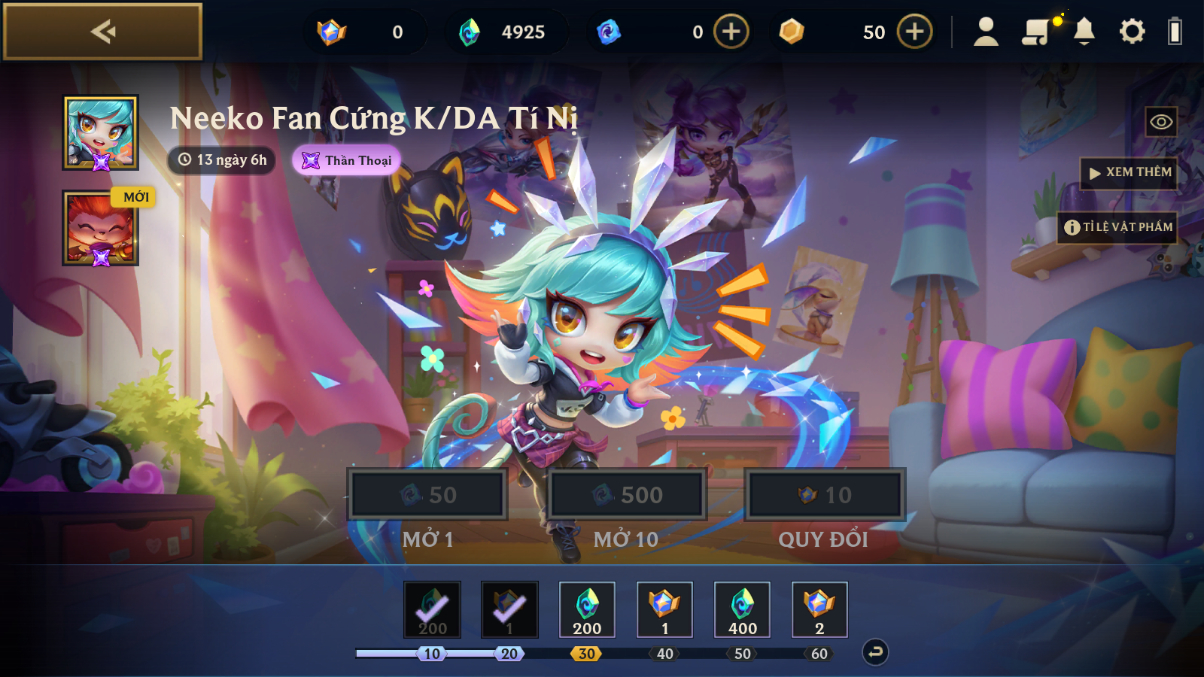Go back using the arrow button
1204x677 pixels.
(102, 32)
